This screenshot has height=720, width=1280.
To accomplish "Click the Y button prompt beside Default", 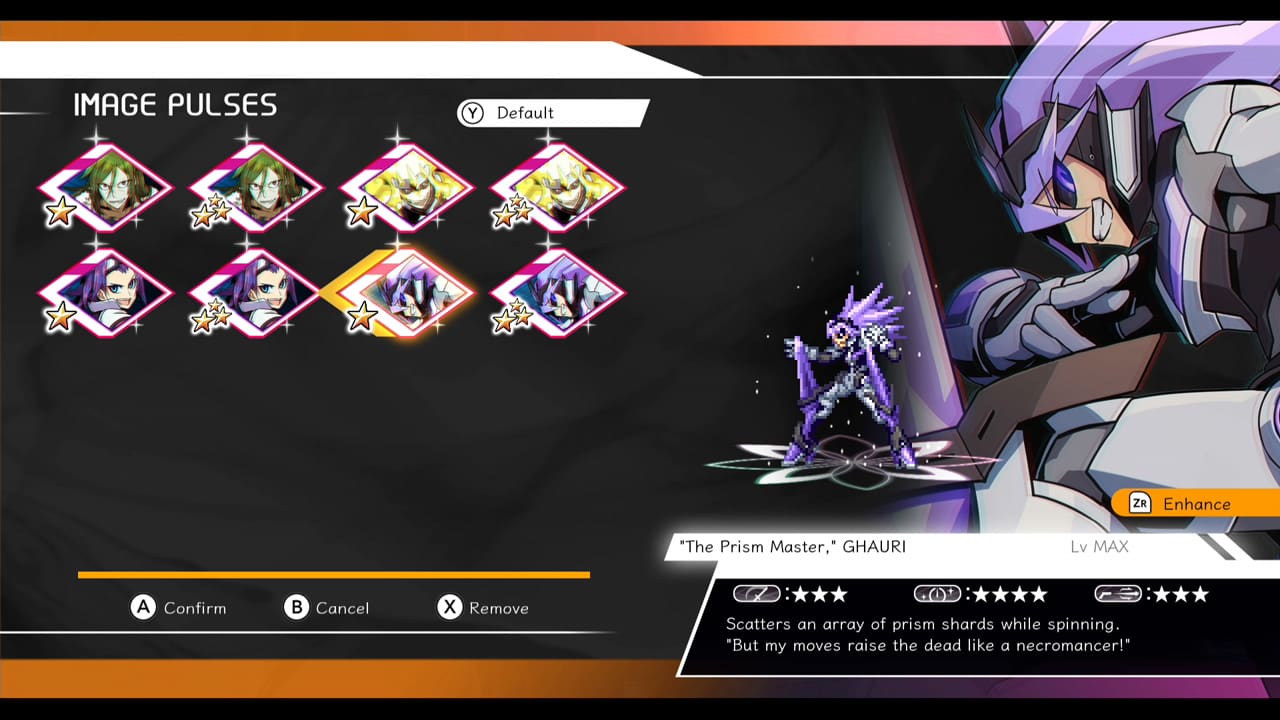I will (x=470, y=113).
